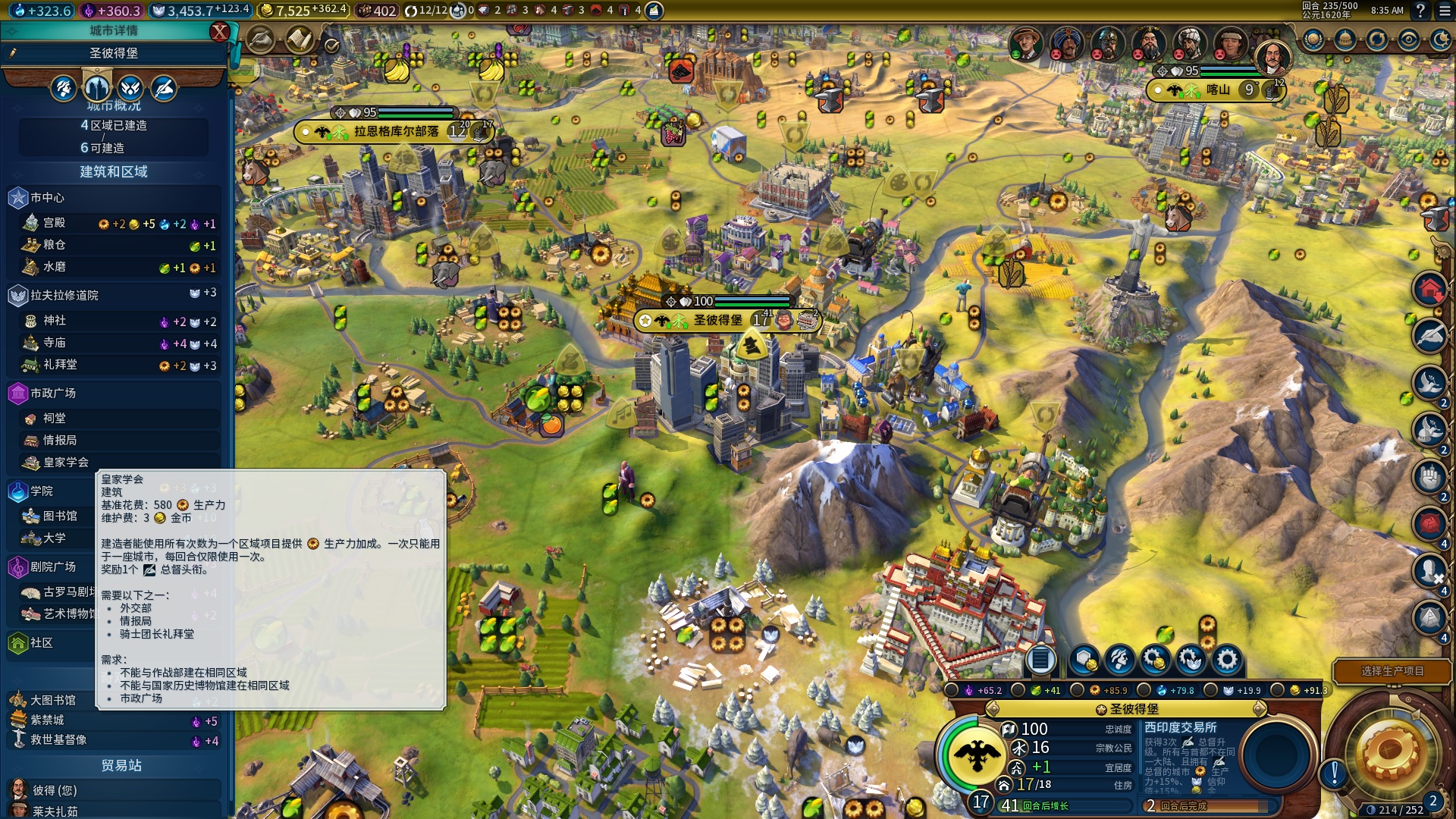1456x819 pixels.
Task: Select the 拉夫拉修道院 district row
Action: coord(64,295)
